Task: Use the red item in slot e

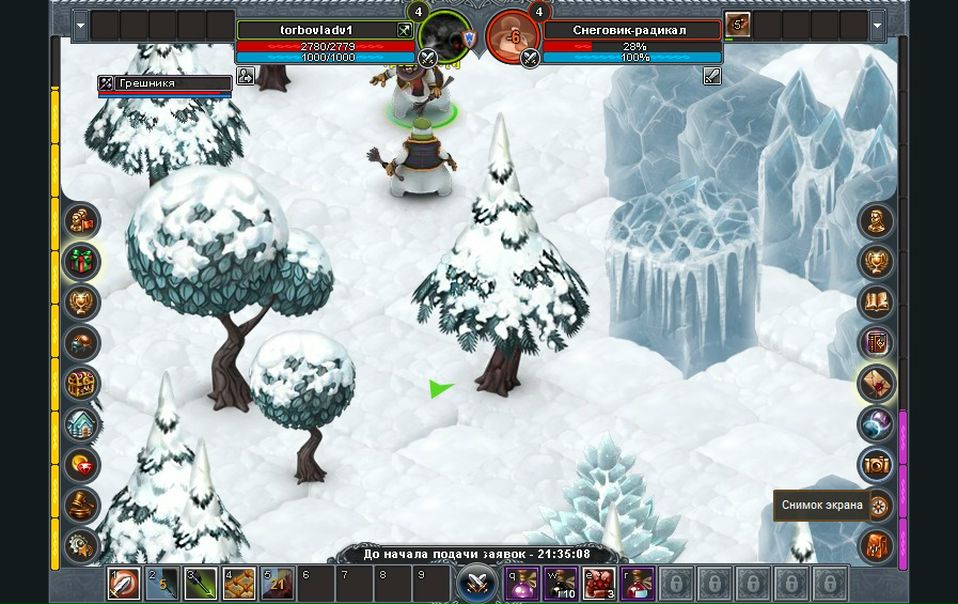Action: (598, 582)
